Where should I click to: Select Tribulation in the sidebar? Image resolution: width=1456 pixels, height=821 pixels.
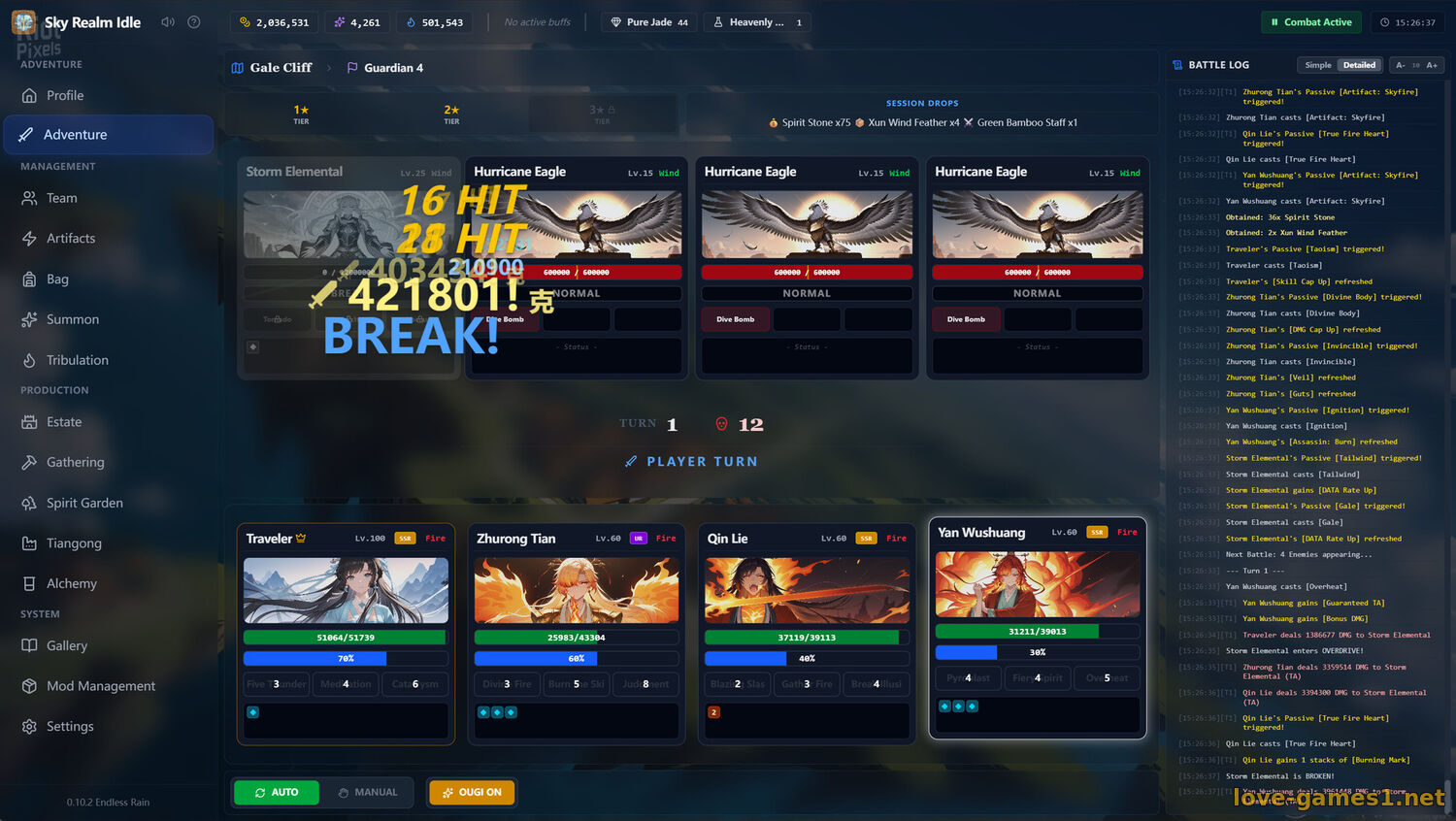pyautogui.click(x=77, y=360)
